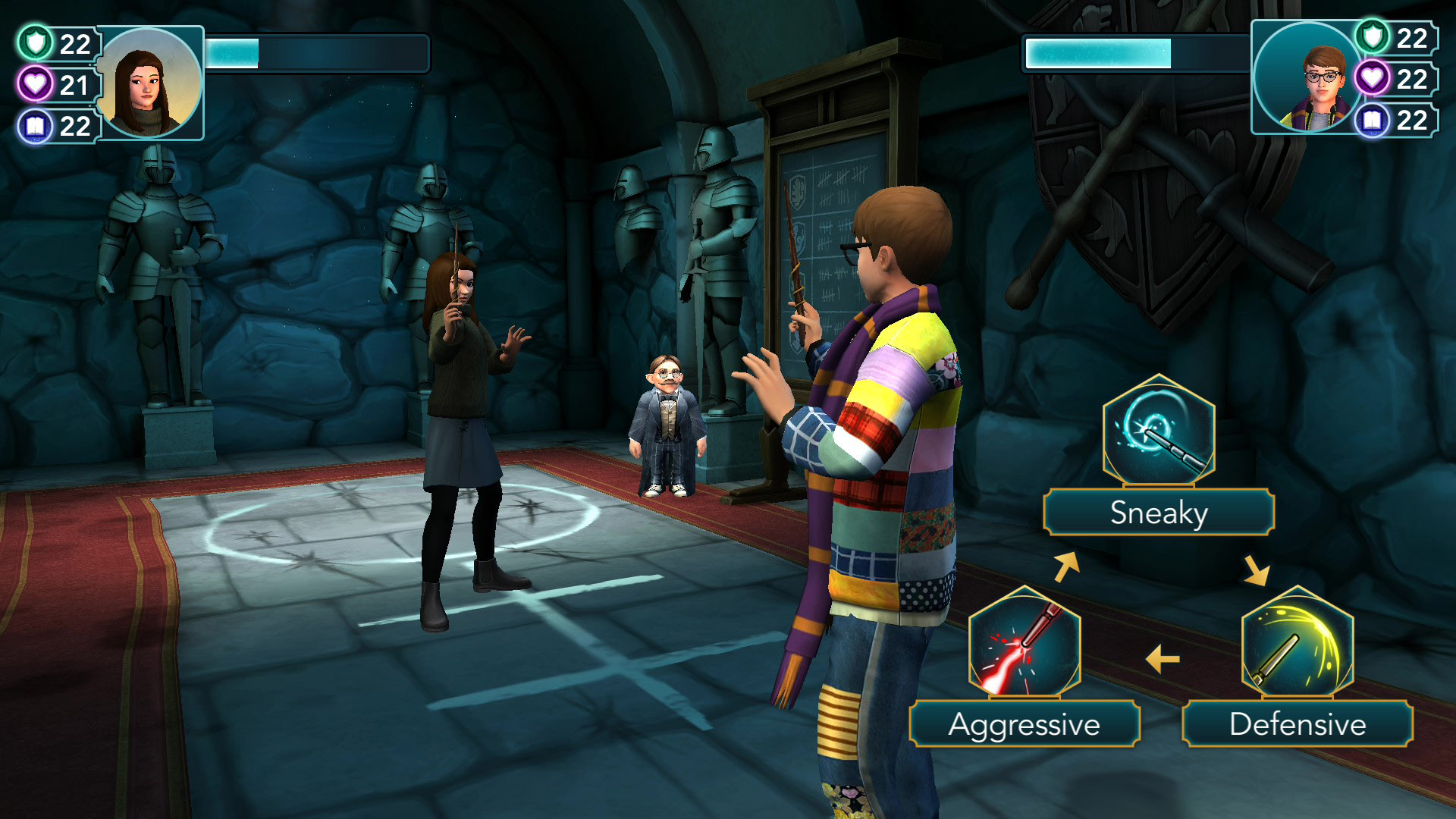Tap the red blast Aggressive icon
This screenshot has height=819, width=1456.
(x=1024, y=642)
